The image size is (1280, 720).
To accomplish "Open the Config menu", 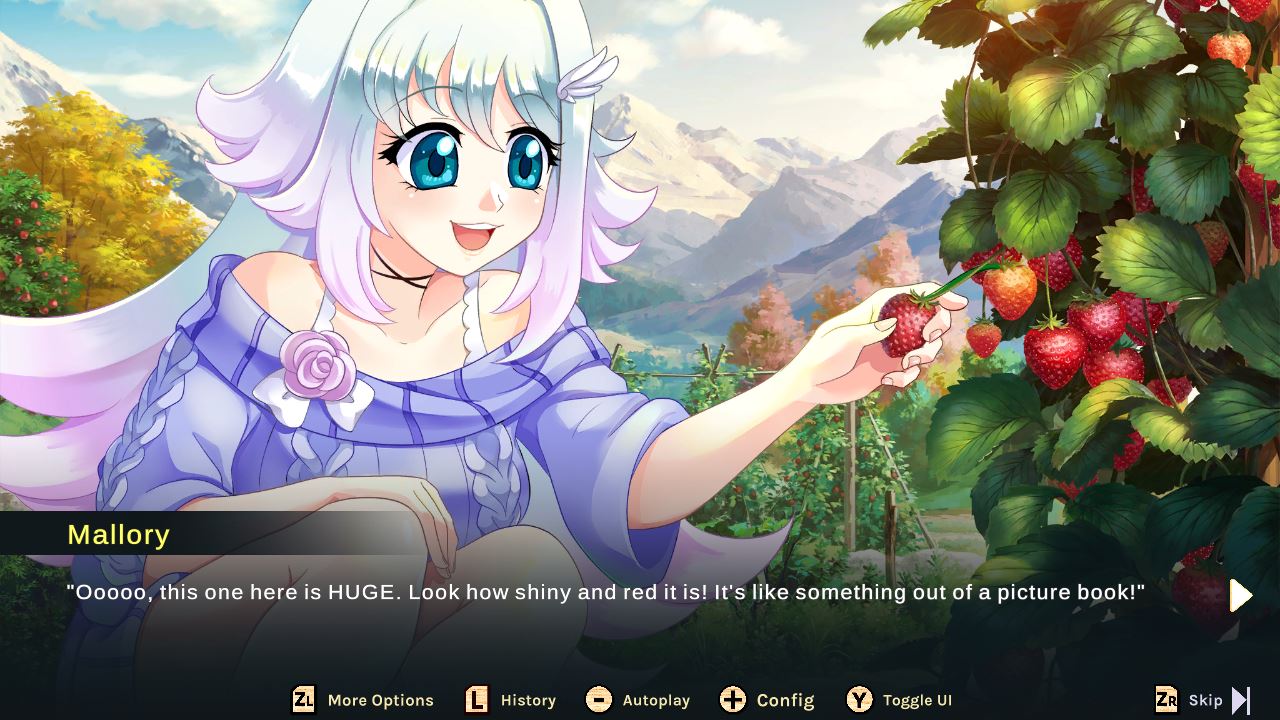I will (785, 700).
